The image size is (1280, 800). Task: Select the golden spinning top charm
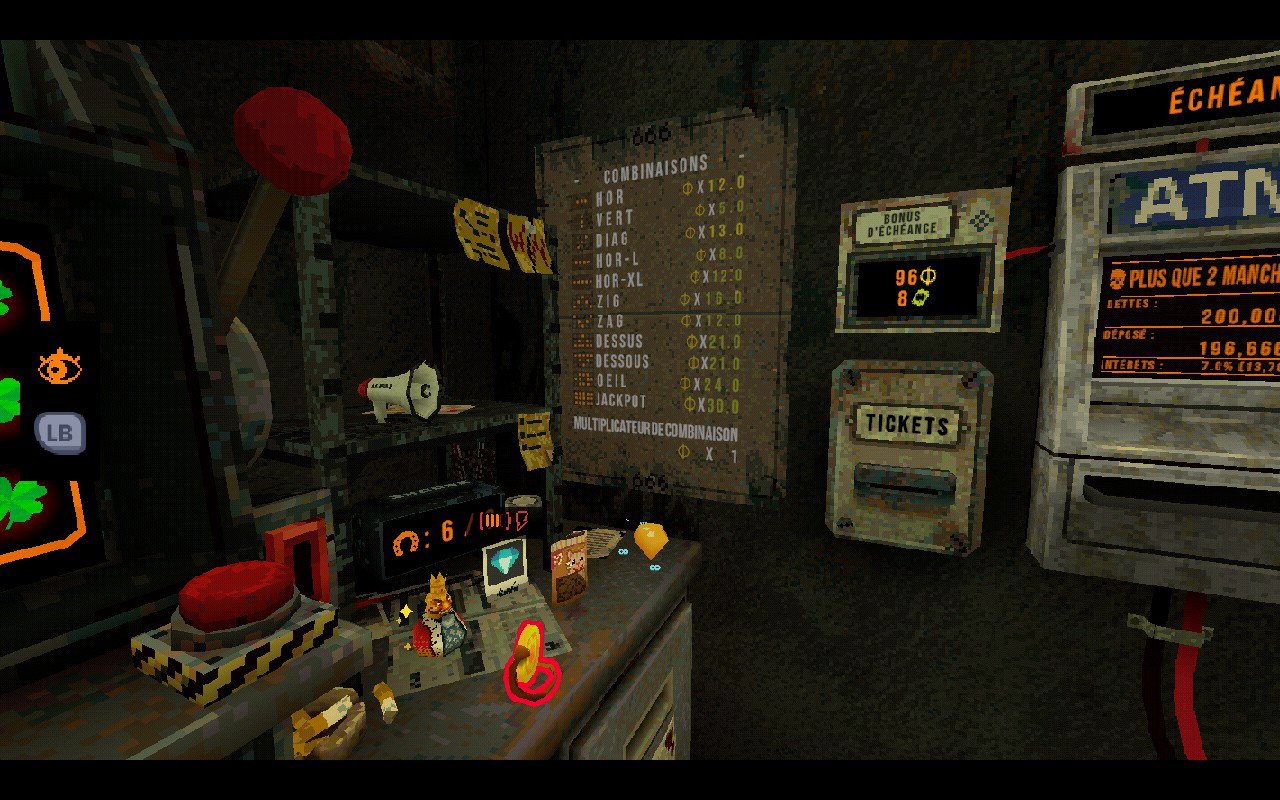click(650, 539)
